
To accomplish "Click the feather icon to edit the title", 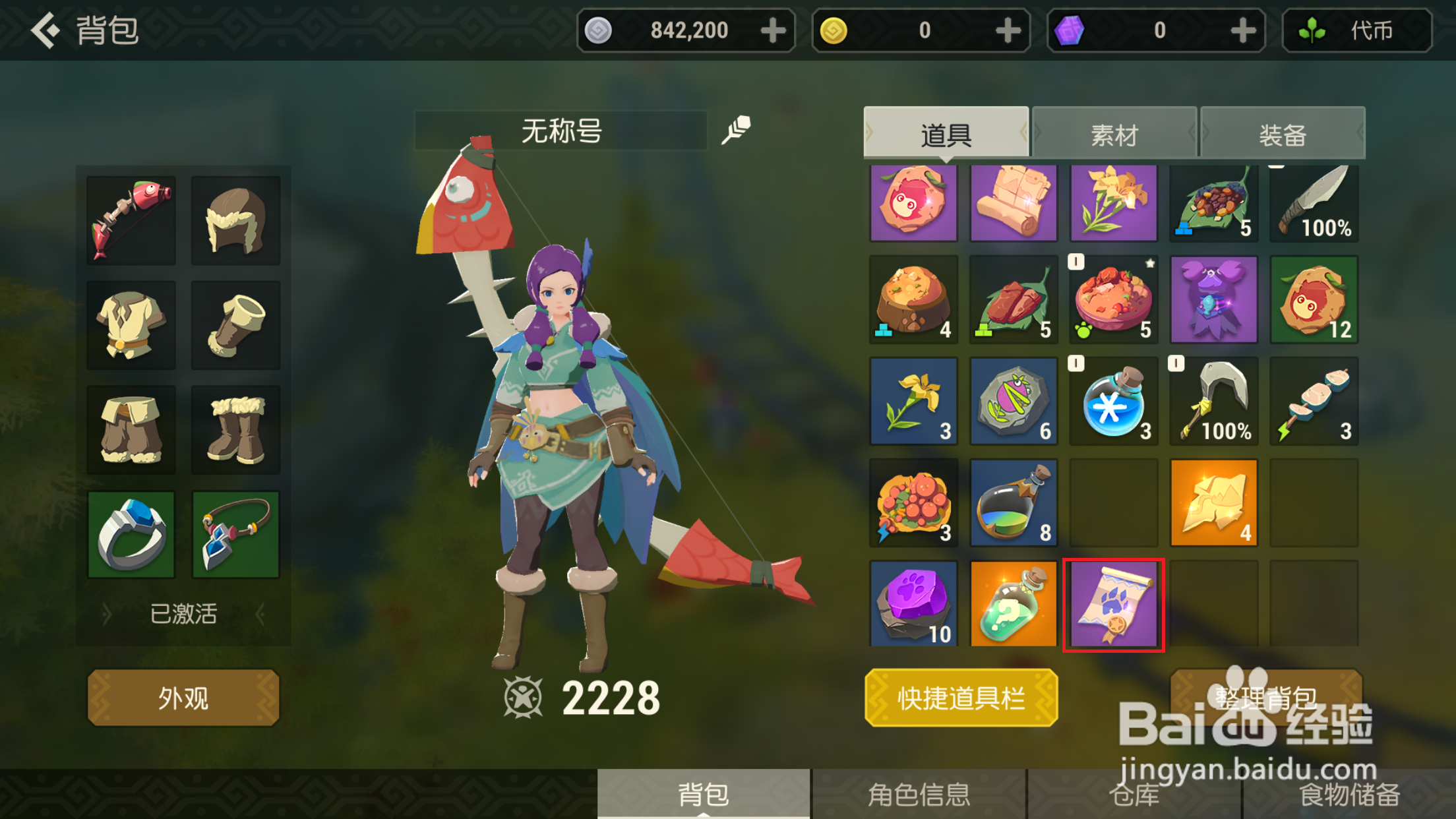I will pyautogui.click(x=737, y=129).
